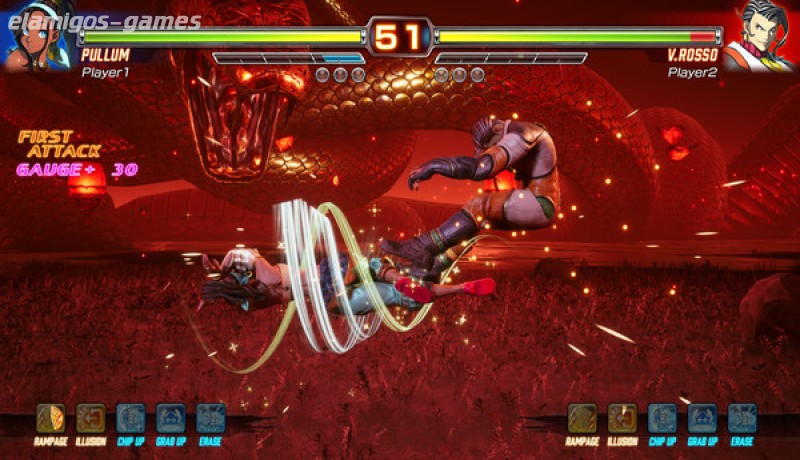Select Player 2's Rampage gougi icon

[582, 417]
